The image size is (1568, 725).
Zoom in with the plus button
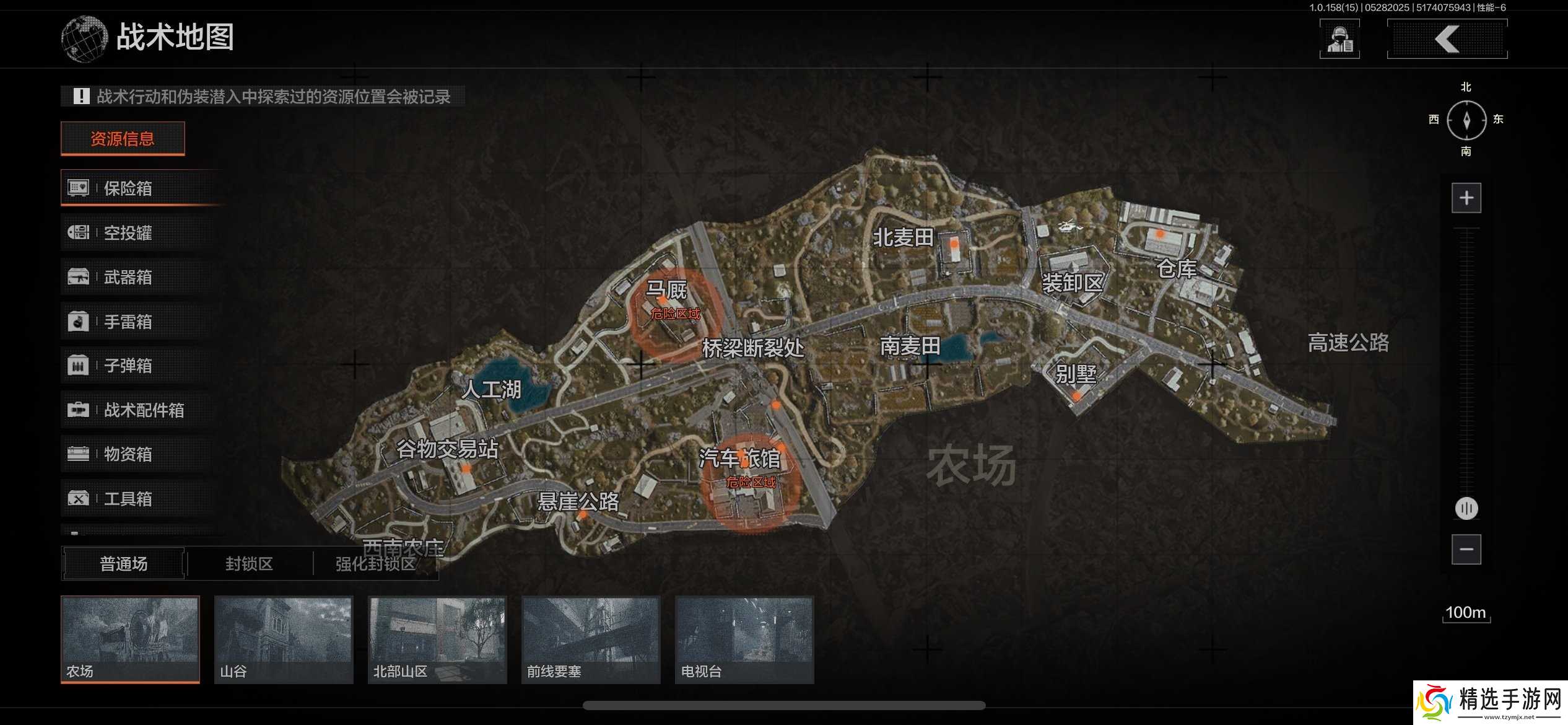pos(1466,198)
